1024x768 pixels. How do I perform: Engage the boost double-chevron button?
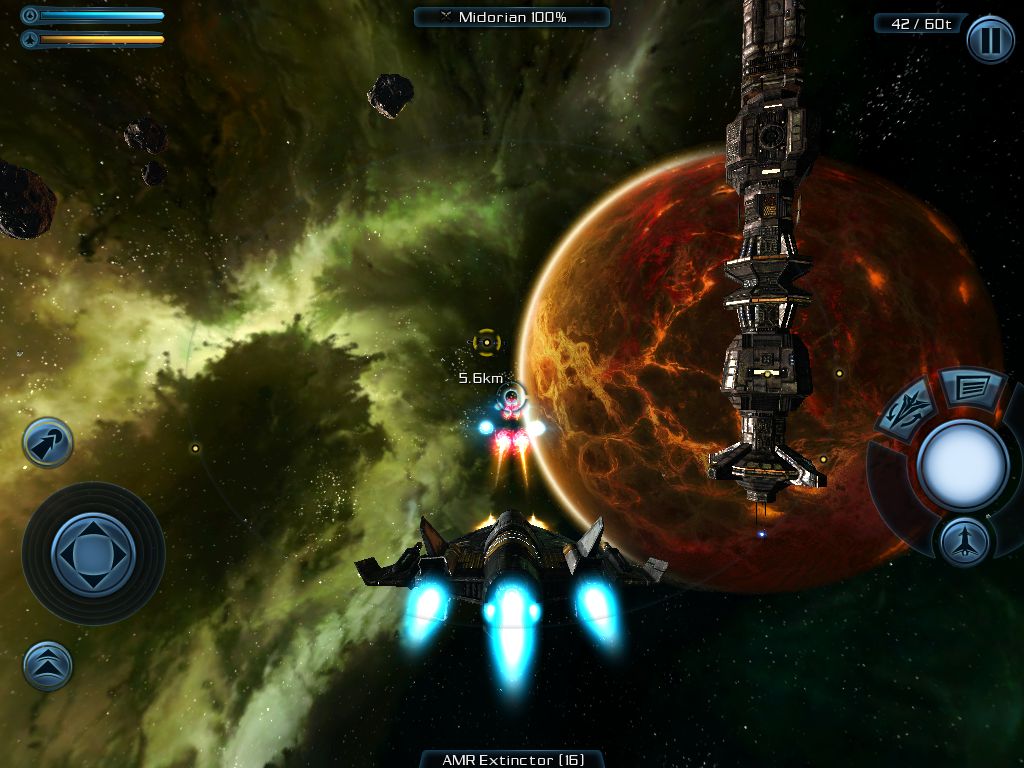(x=48, y=665)
